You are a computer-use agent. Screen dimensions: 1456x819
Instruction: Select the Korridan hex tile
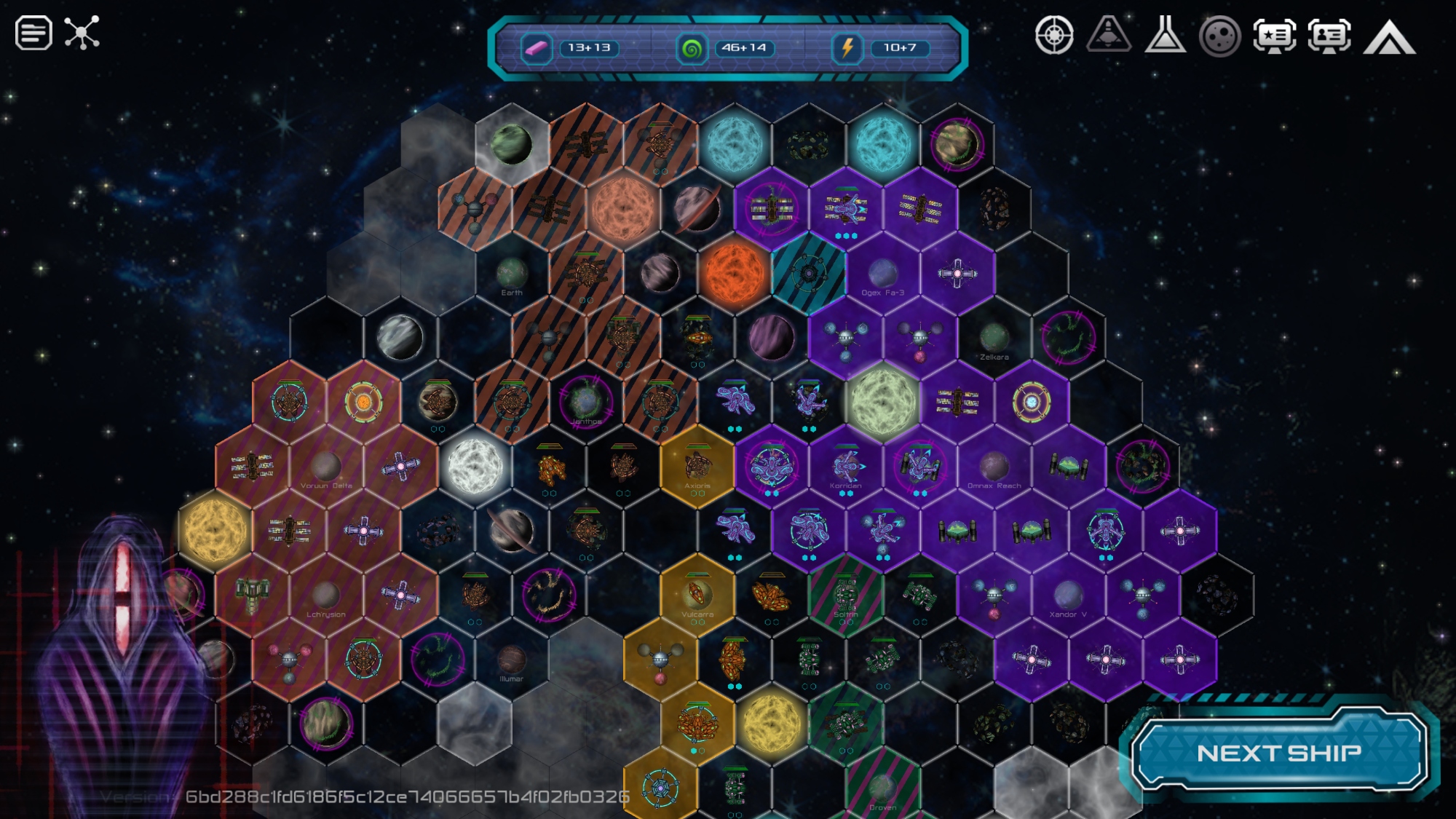[846, 467]
